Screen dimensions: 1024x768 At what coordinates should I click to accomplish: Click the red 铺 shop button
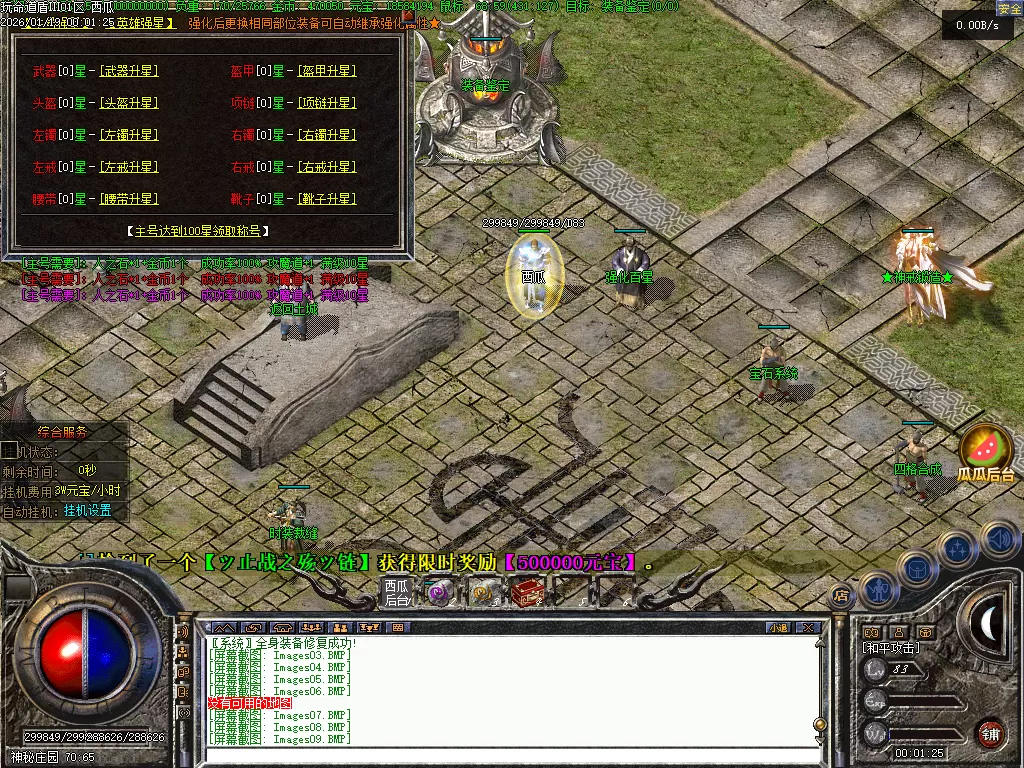click(x=990, y=733)
